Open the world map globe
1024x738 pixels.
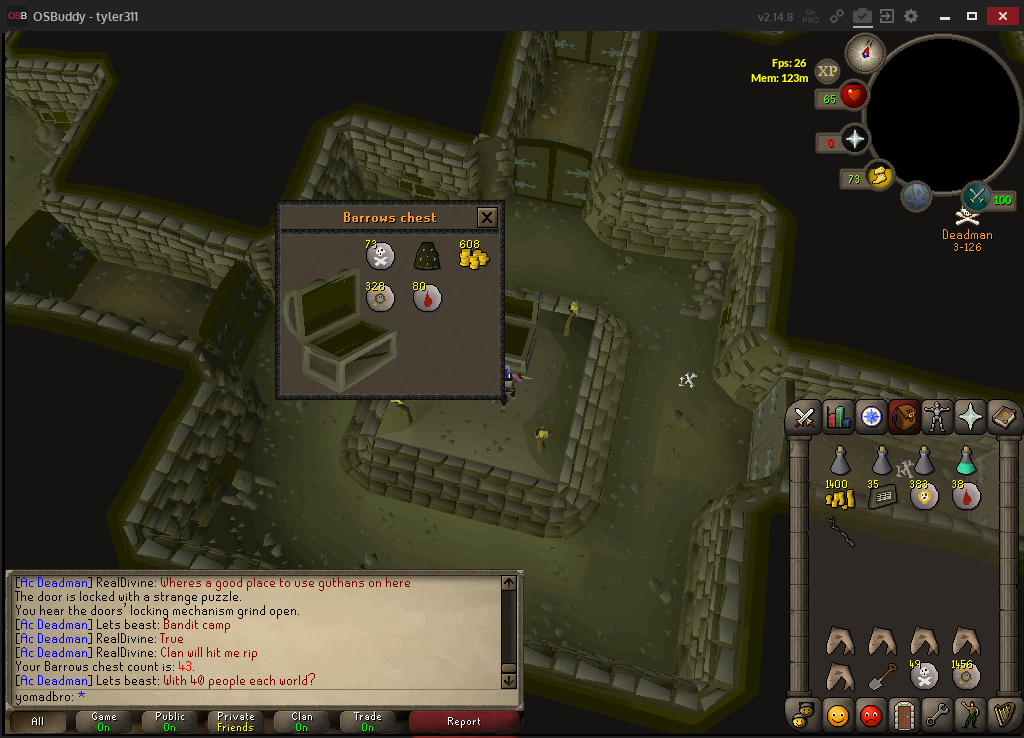[x=916, y=197]
